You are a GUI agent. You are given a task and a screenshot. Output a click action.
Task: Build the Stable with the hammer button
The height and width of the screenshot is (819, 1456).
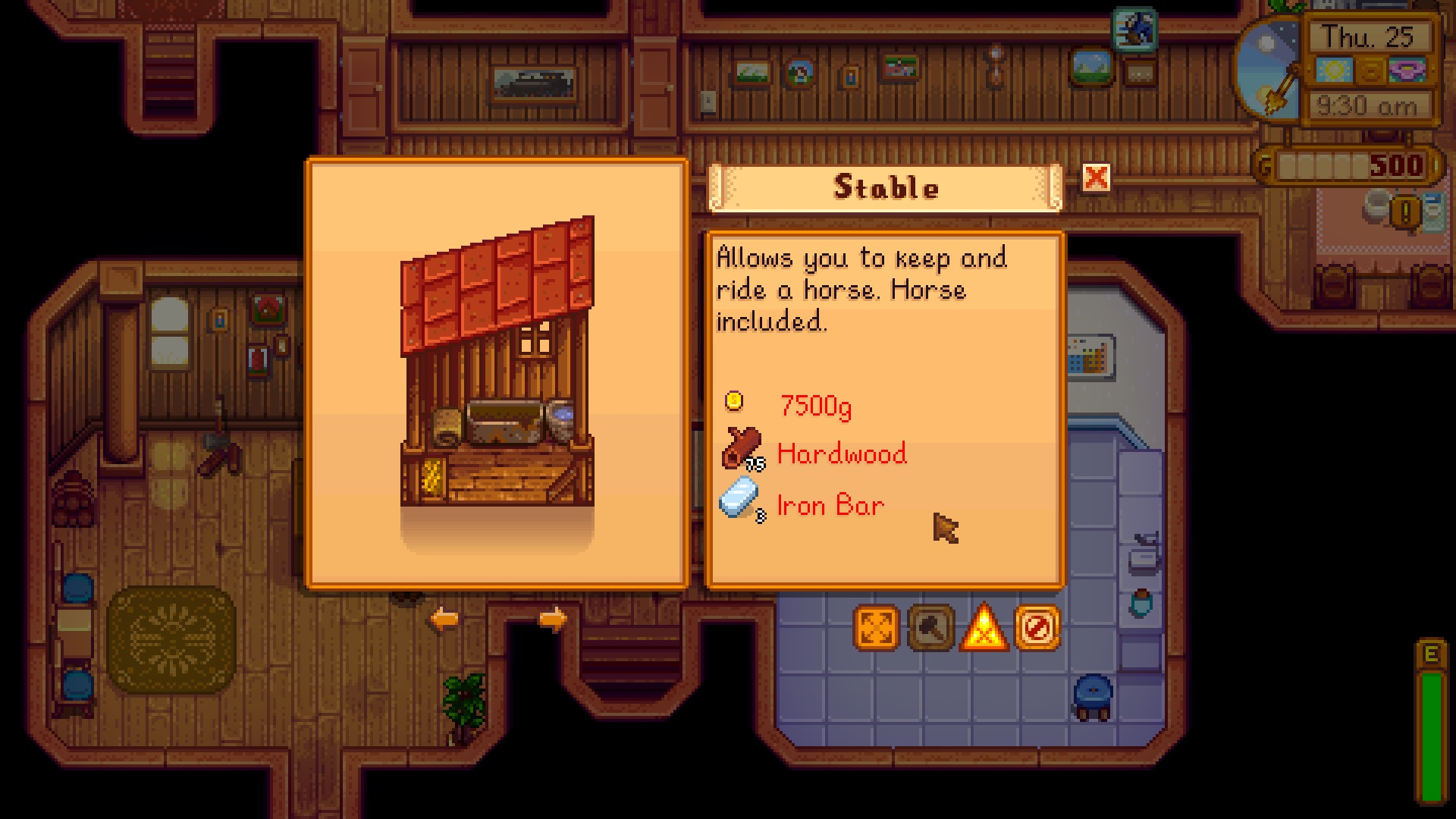(x=930, y=628)
